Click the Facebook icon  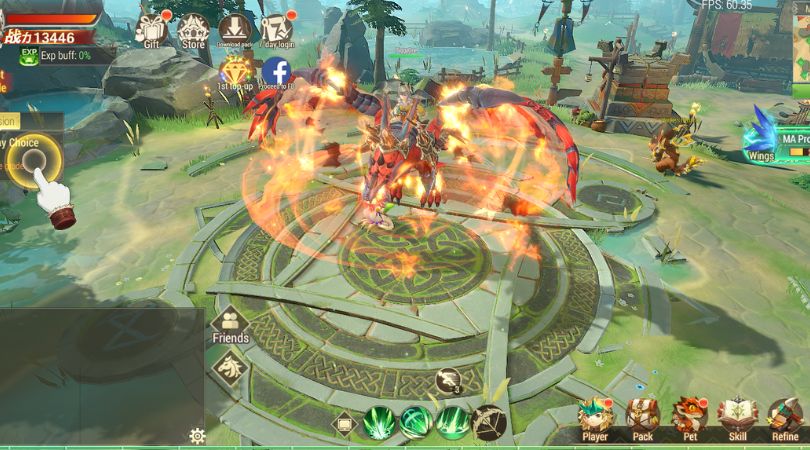click(x=276, y=72)
